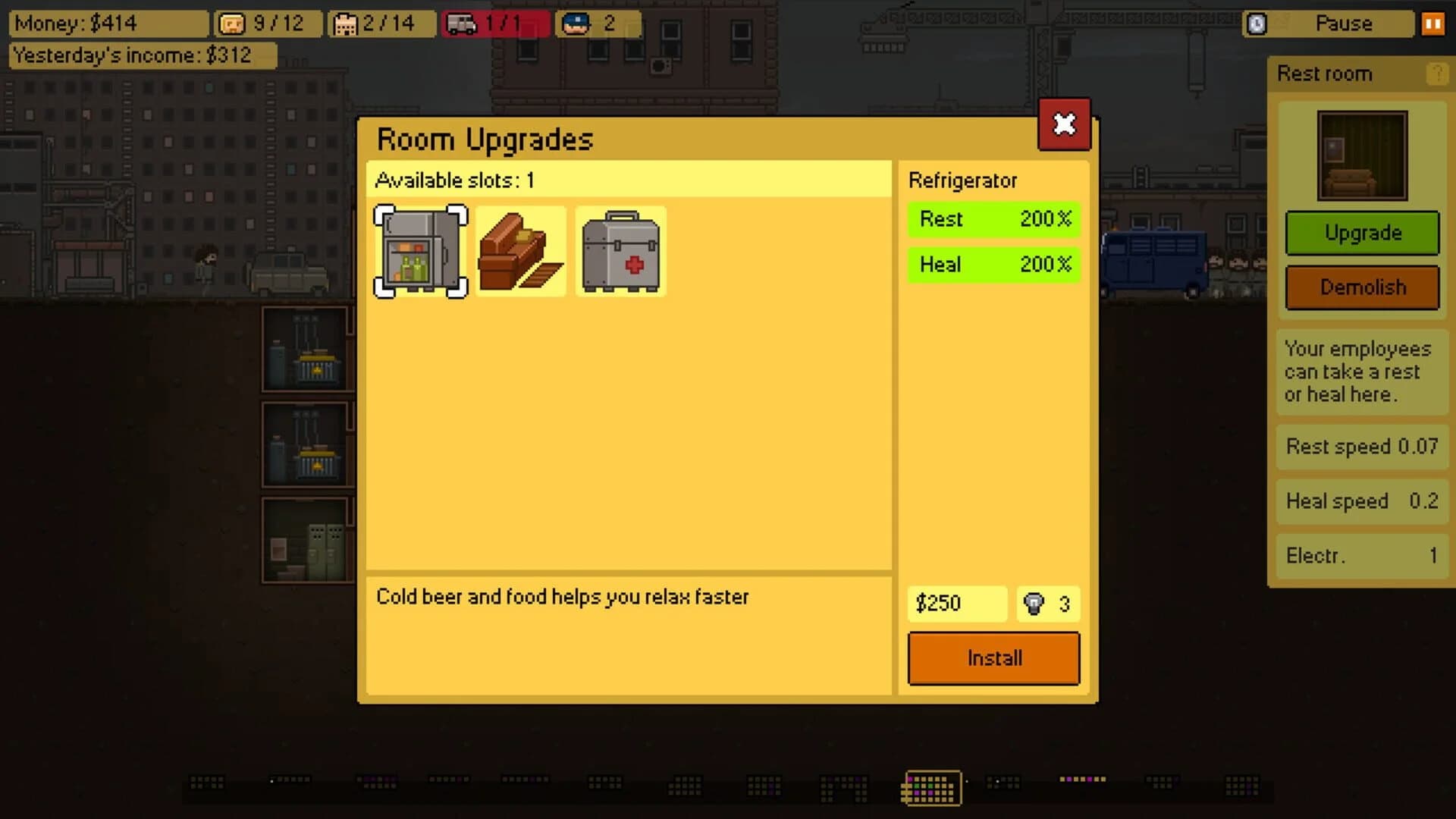The height and width of the screenshot is (819, 1456).
Task: Click the $250 price field
Action: 956,604
